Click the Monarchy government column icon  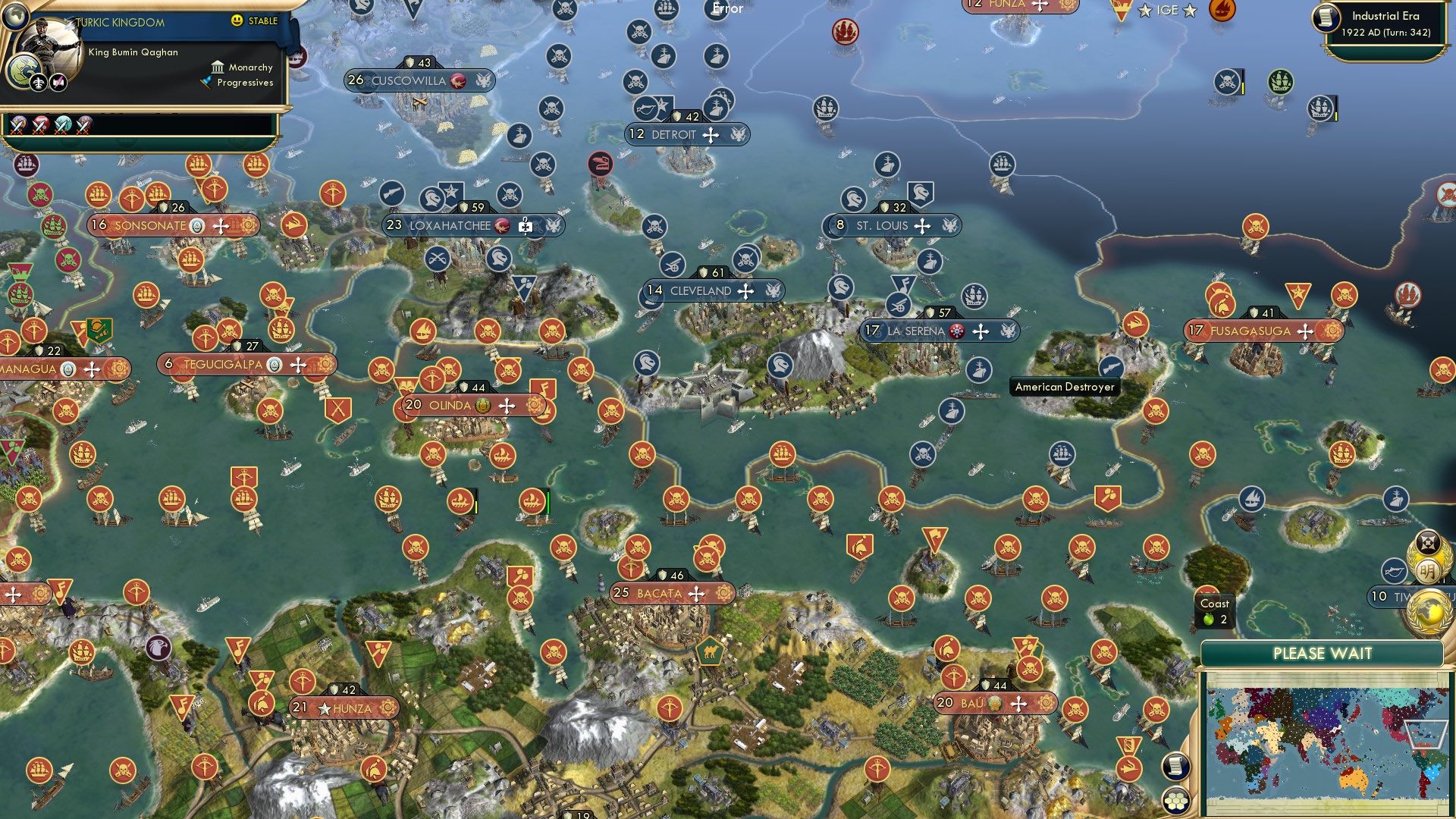[x=218, y=67]
